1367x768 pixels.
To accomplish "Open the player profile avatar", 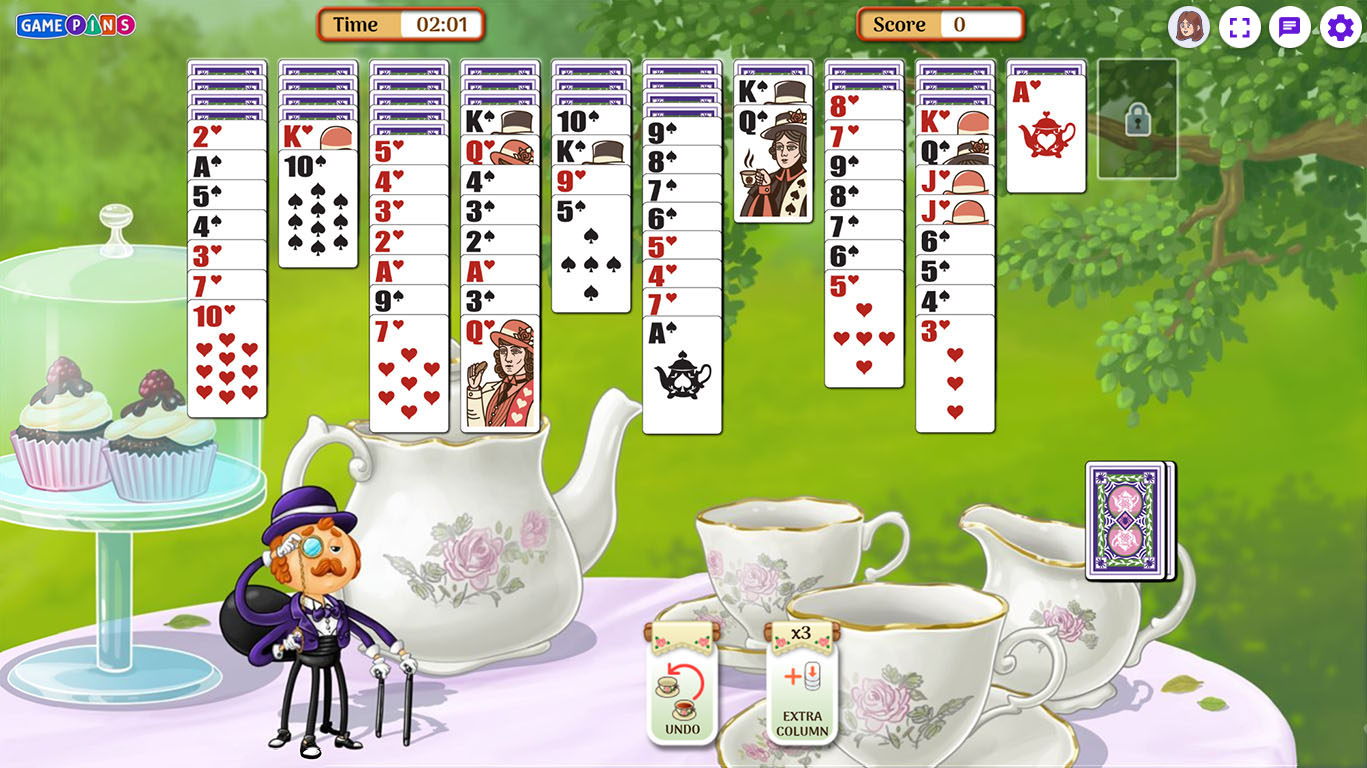I will 1188,27.
